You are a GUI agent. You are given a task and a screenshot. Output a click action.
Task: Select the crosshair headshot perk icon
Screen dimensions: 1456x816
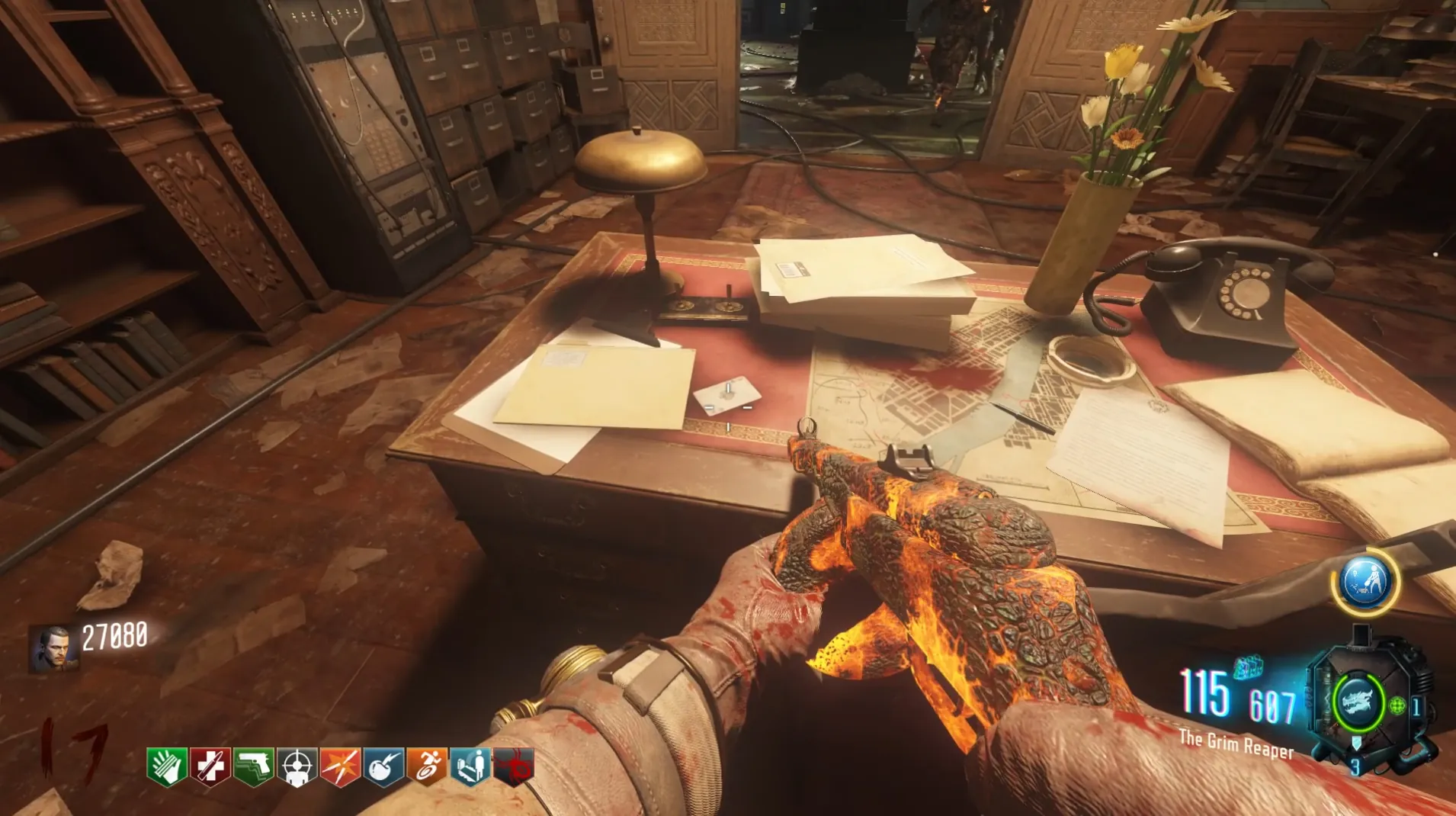(297, 766)
